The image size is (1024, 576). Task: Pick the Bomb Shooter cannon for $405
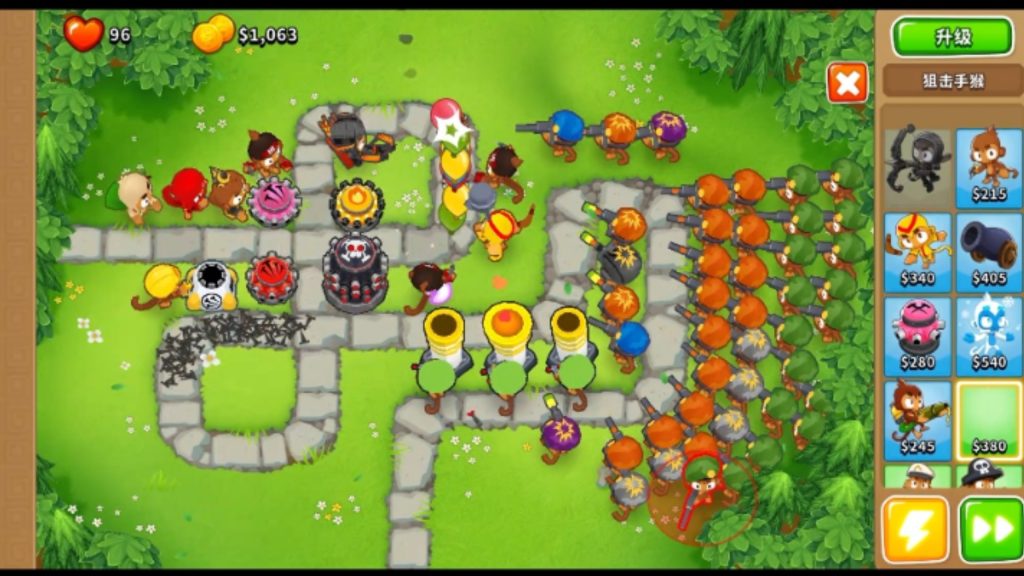[x=988, y=250]
